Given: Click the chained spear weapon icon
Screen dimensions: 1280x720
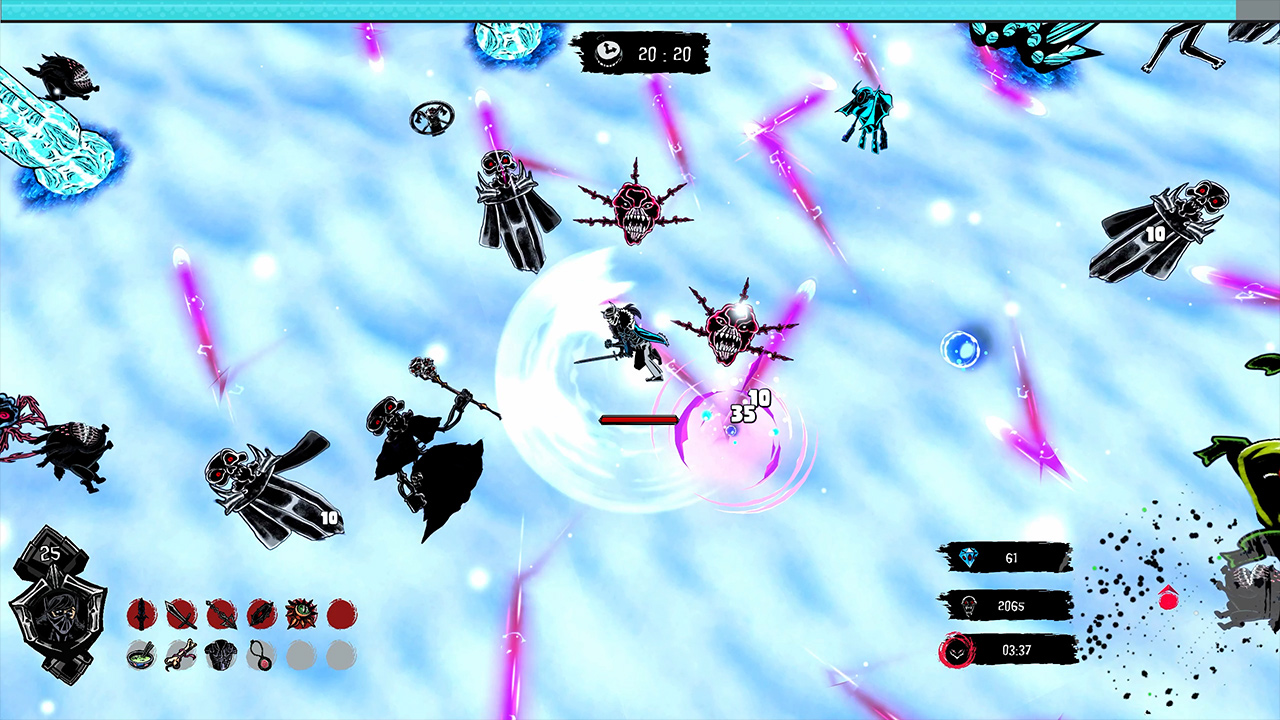Looking at the screenshot, I should 221,613.
